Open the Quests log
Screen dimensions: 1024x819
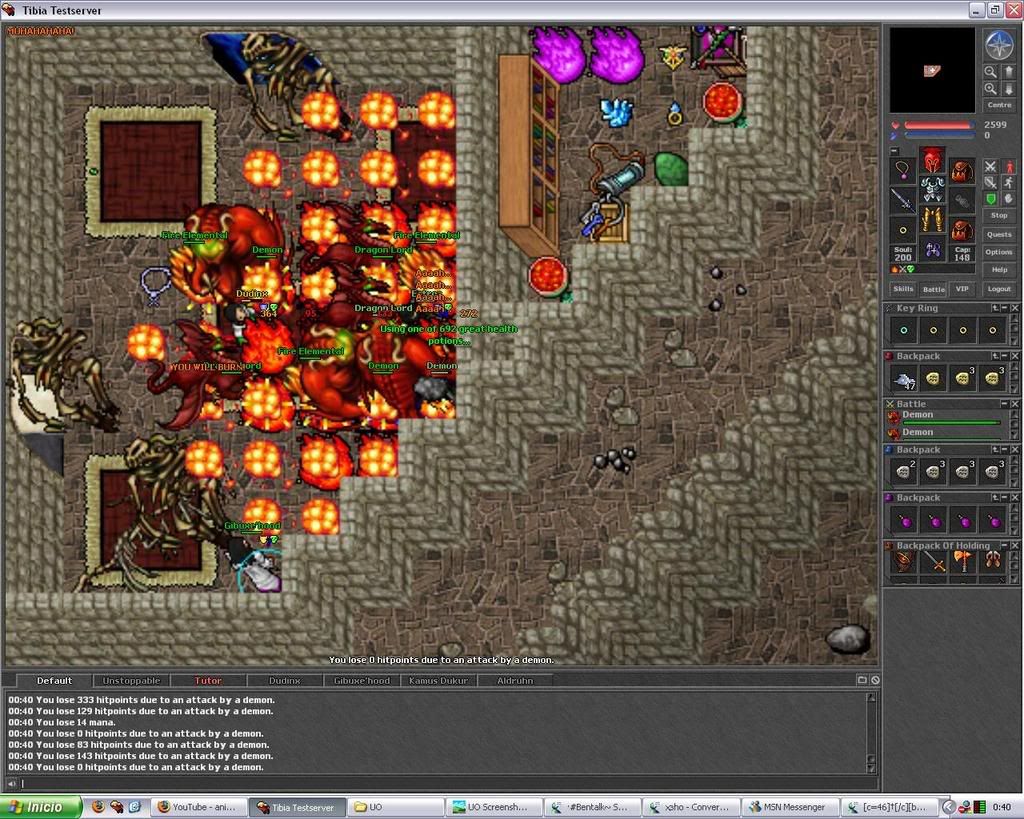pos(998,234)
